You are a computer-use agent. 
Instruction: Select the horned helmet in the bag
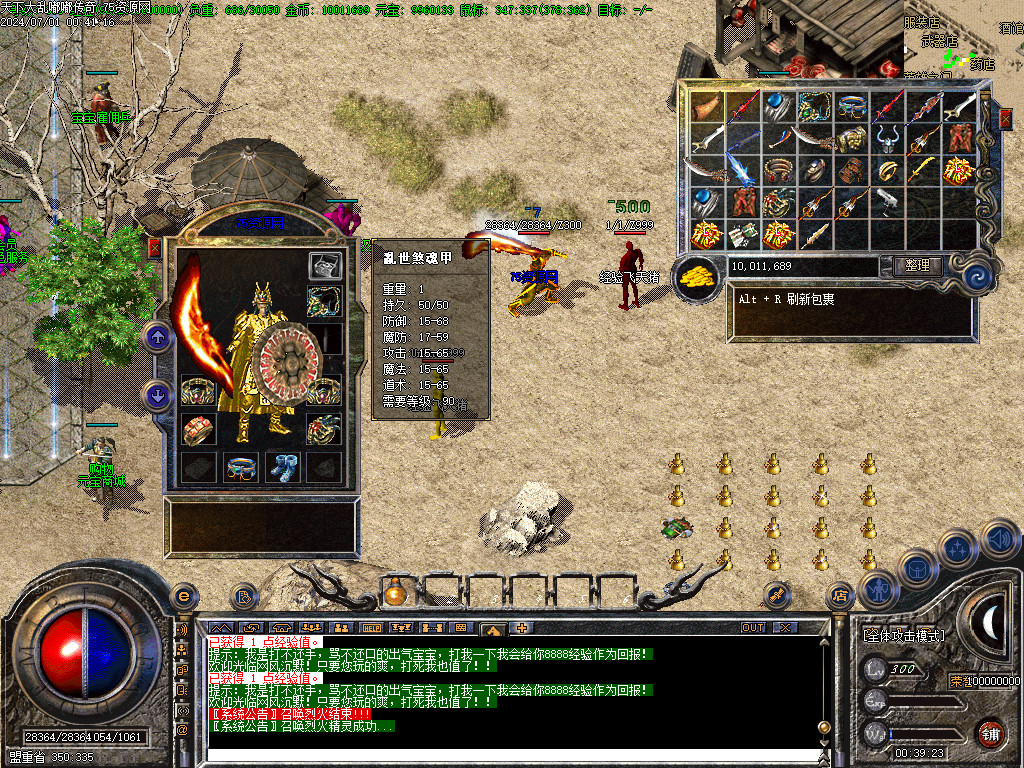(x=888, y=139)
